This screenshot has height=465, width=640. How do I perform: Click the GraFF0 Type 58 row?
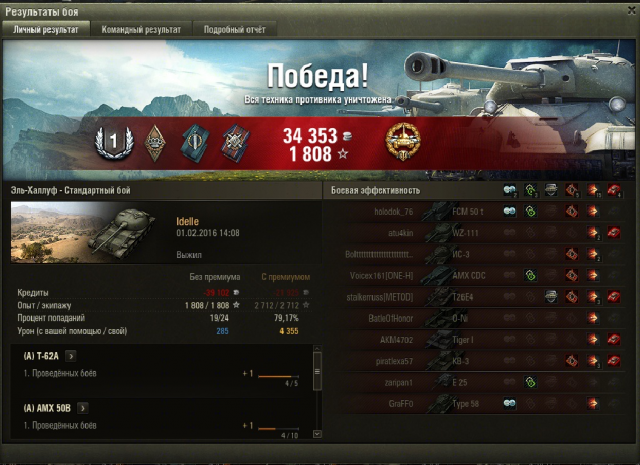pos(480,404)
